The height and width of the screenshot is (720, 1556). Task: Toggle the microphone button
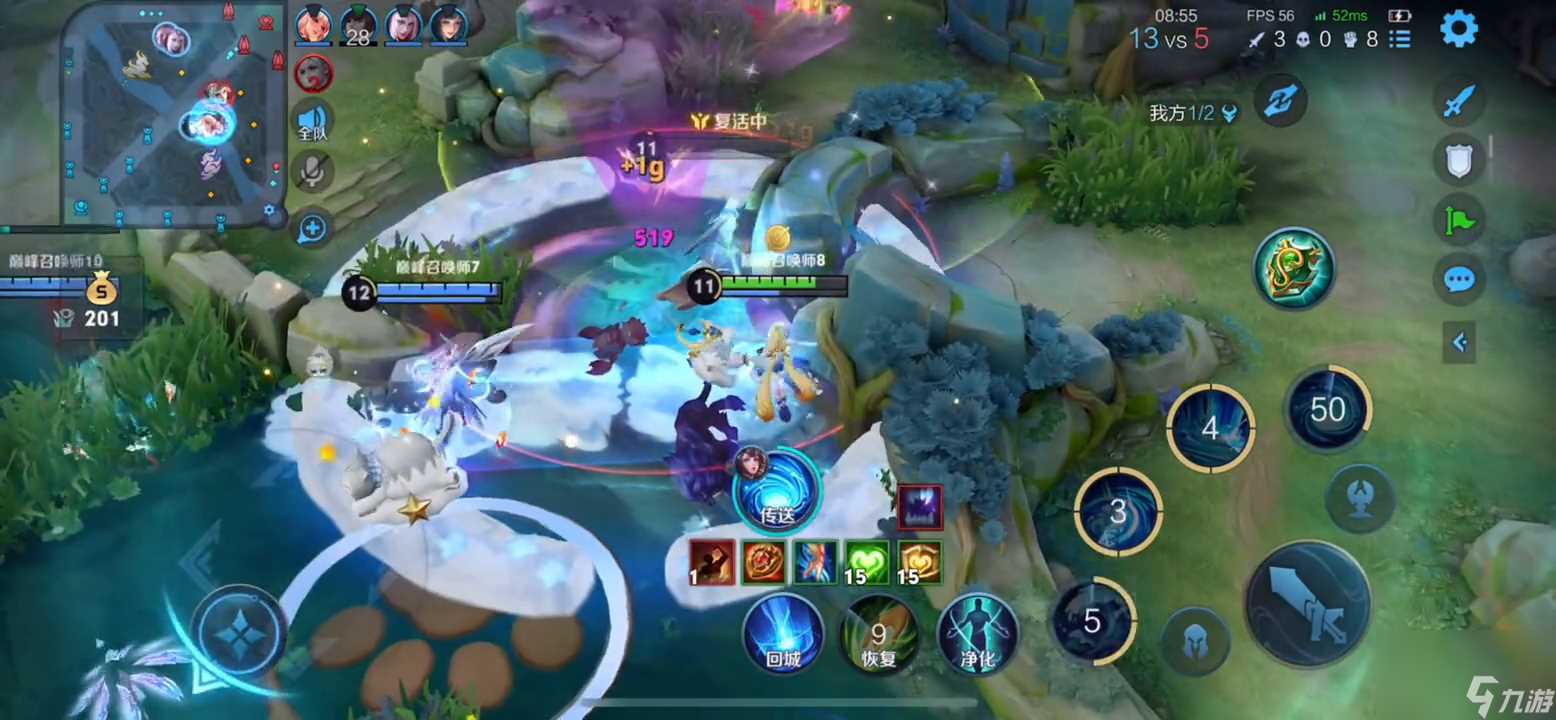(x=313, y=172)
